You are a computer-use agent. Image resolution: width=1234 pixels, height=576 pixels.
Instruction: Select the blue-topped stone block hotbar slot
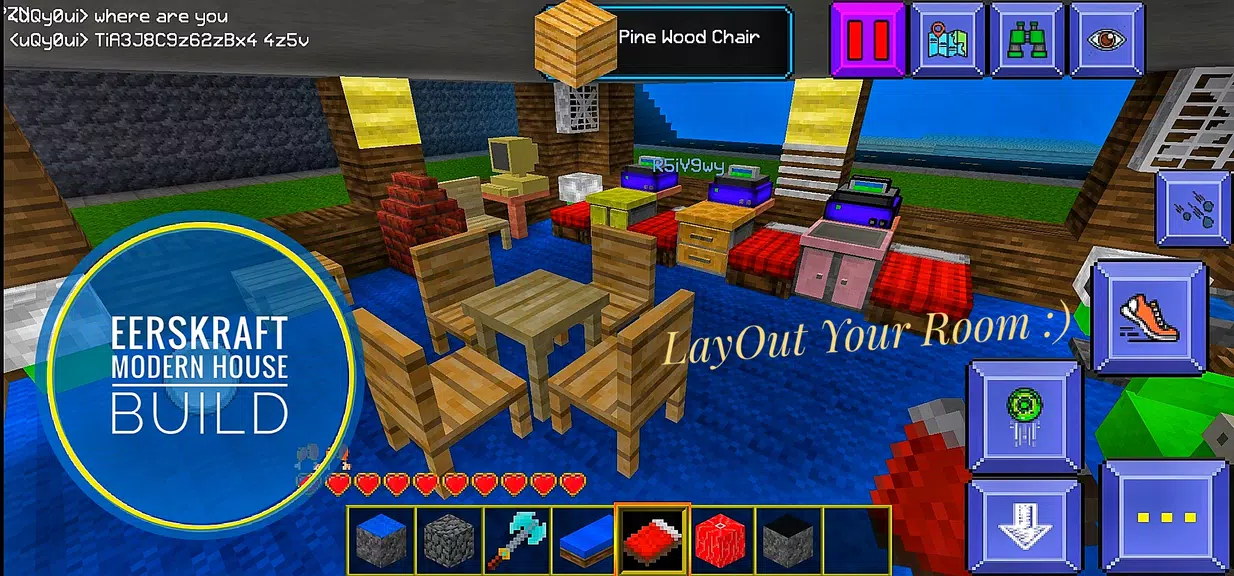point(381,538)
